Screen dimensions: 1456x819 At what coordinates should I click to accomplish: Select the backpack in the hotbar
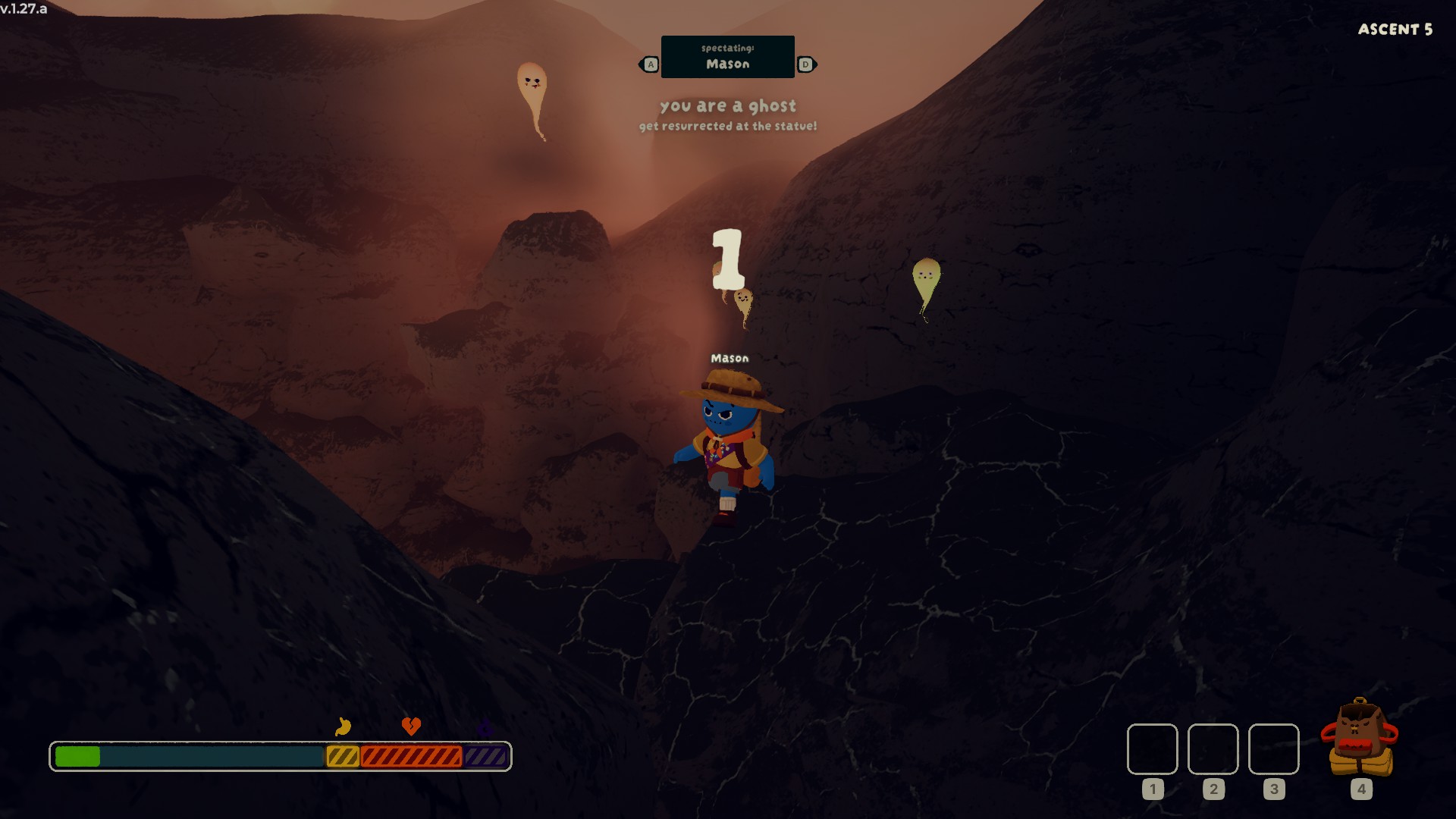coord(1360,739)
